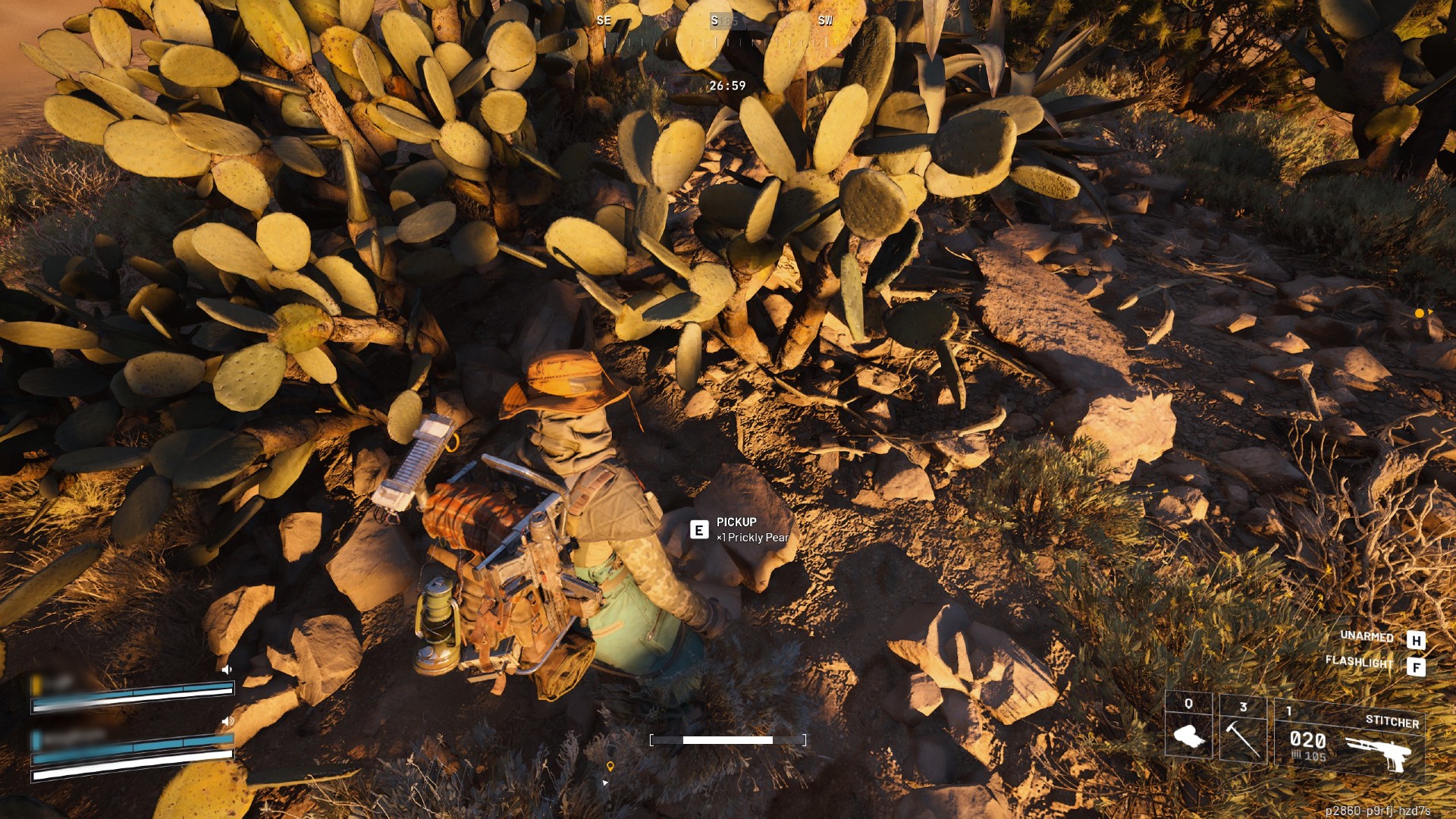Click the ammo magazine icon below the 020 counter
Viewport: 1456px width, 819px height.
pos(1296,755)
